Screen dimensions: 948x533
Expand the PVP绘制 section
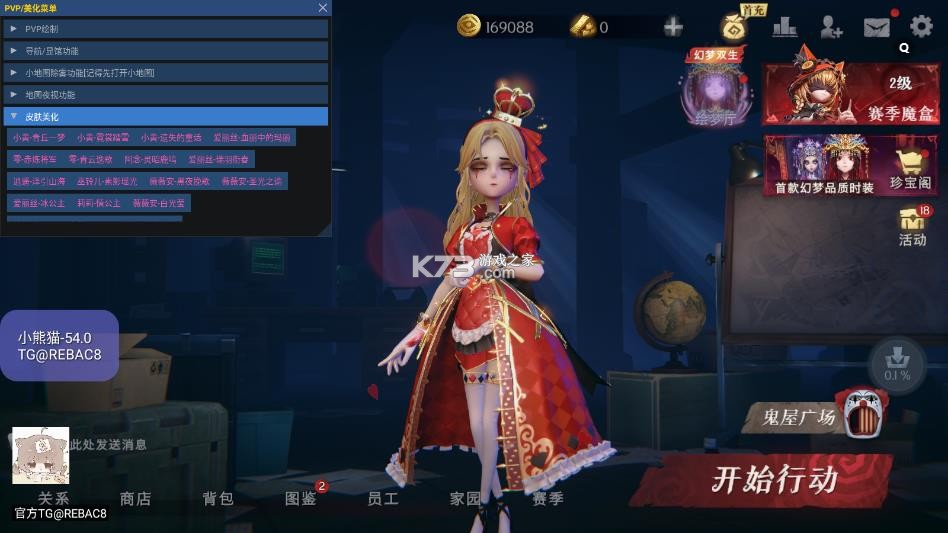pos(165,29)
